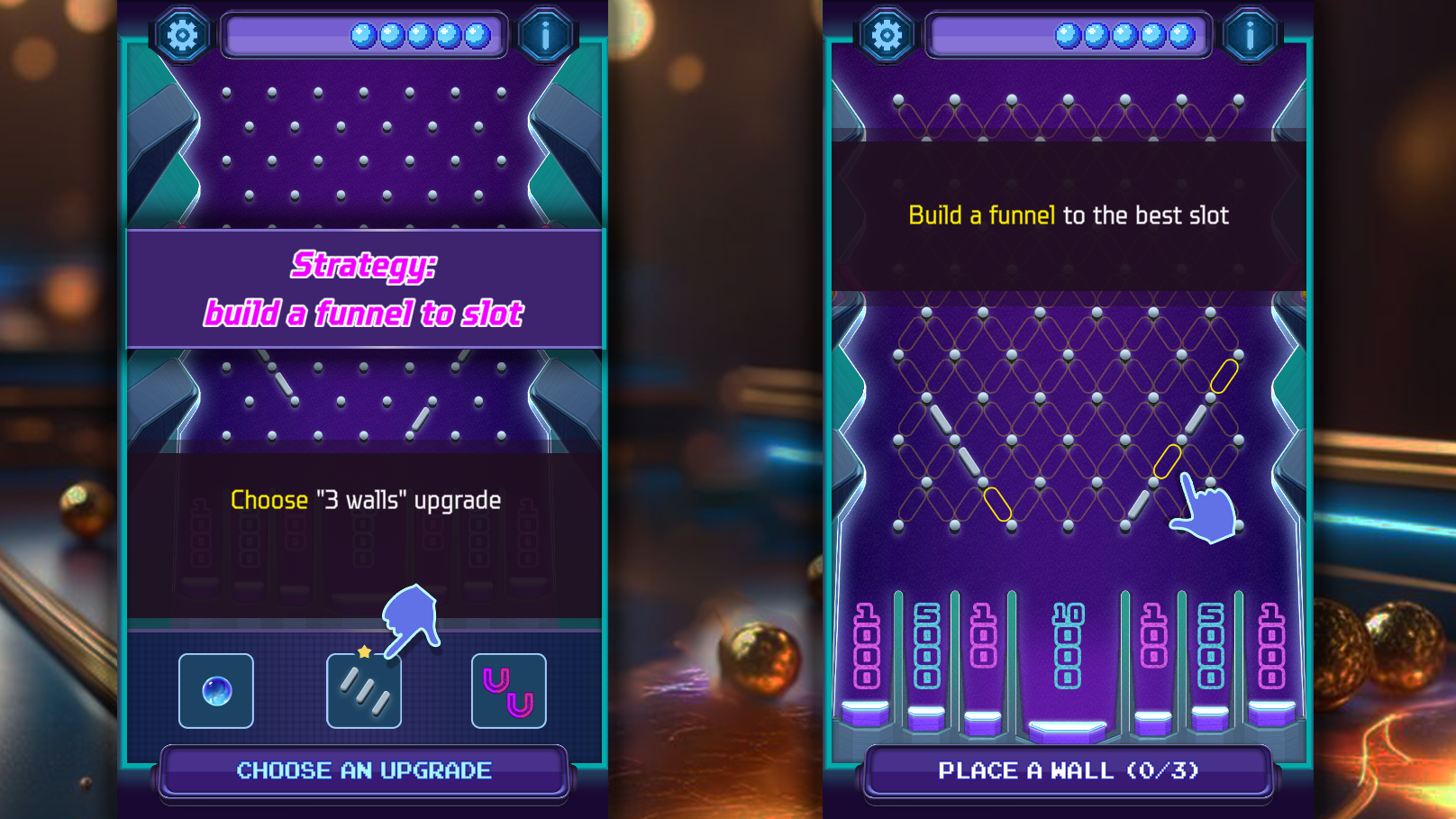Image resolution: width=1456 pixels, height=819 pixels.
Task: Tap the info icon on the left screen
Action: tap(546, 34)
